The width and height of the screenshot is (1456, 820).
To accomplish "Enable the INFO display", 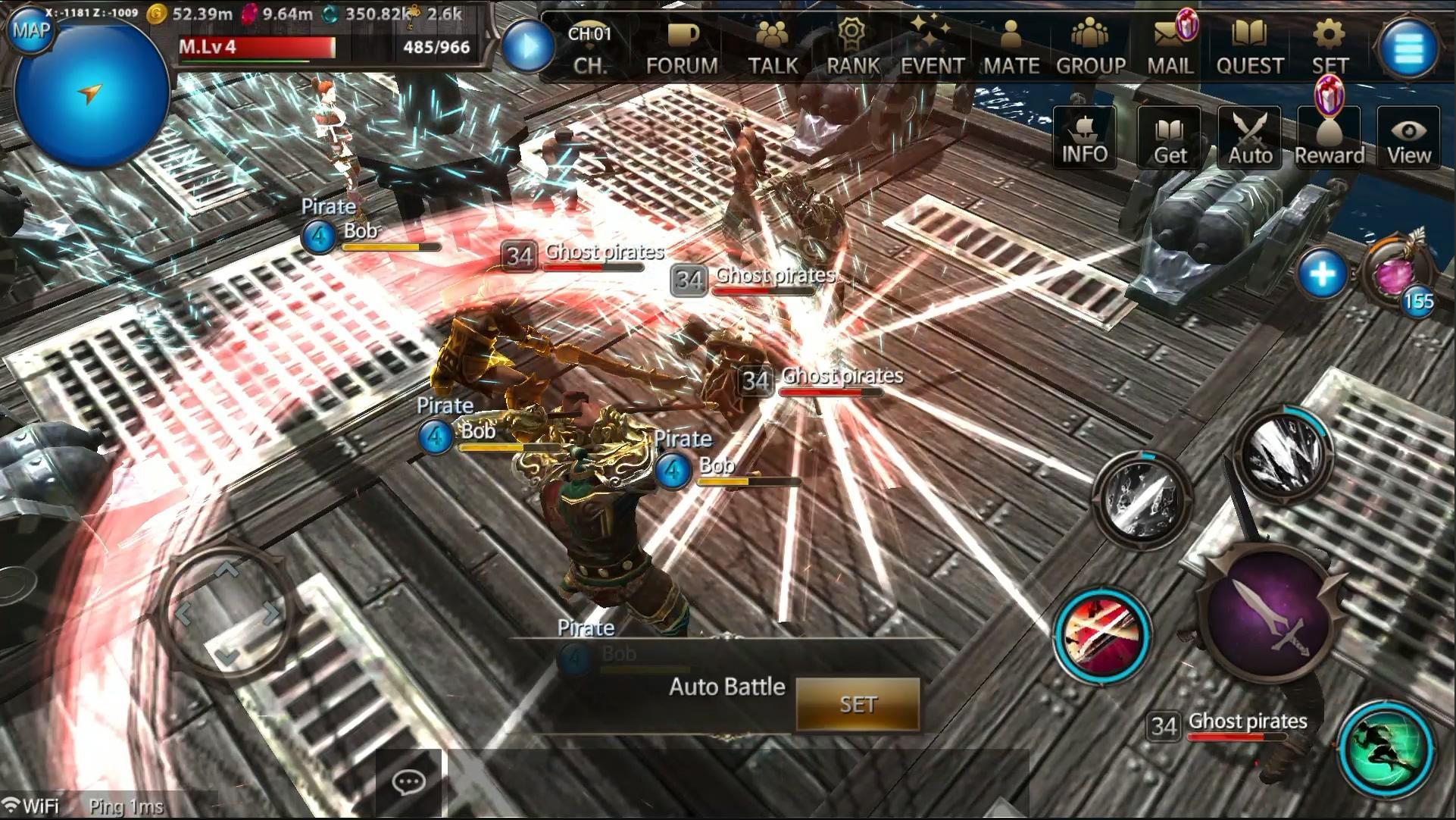I will click(1084, 138).
